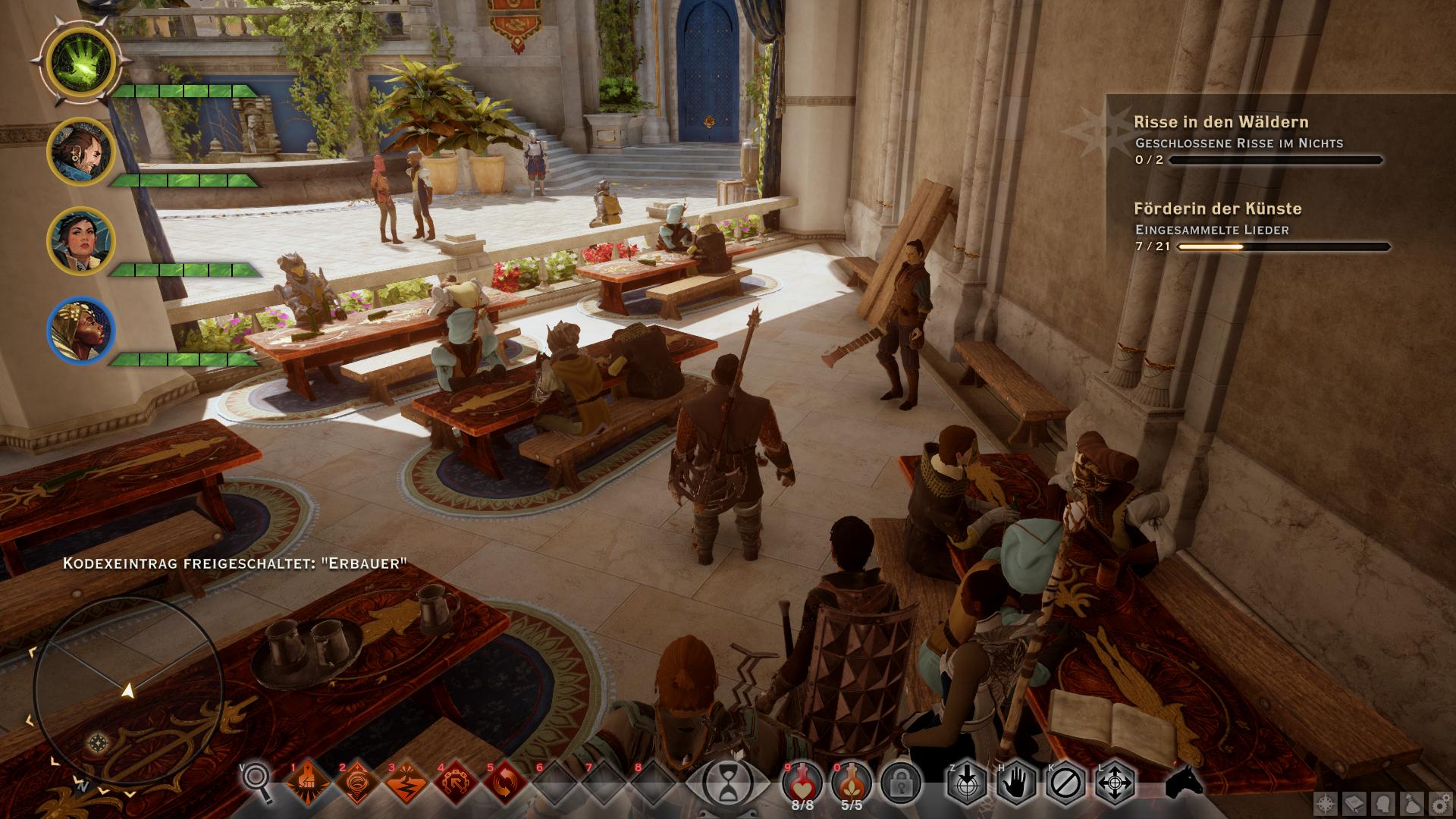Open the journal book menu icon
The height and width of the screenshot is (819, 1456).
(1355, 803)
